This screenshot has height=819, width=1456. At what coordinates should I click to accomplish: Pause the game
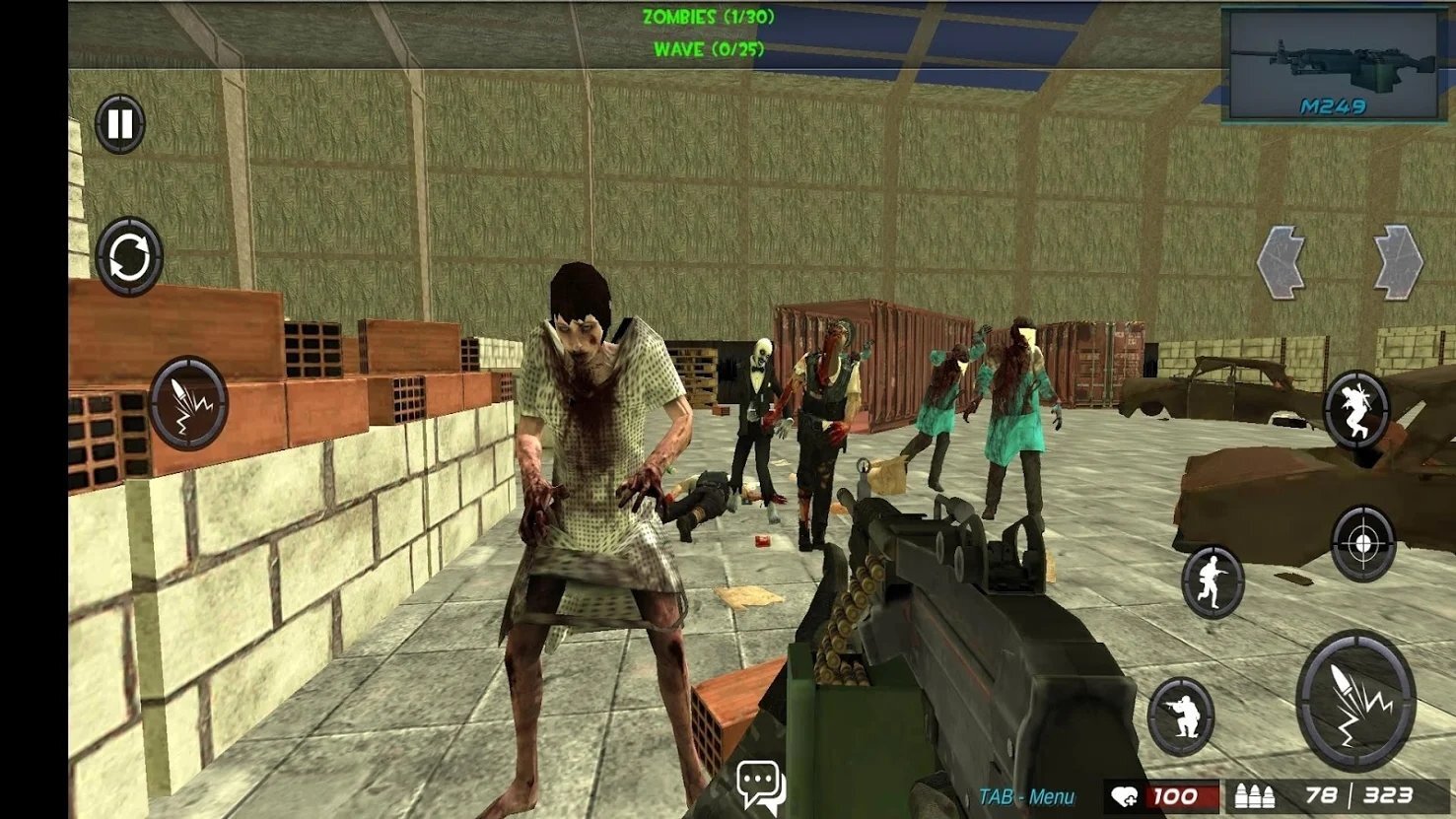coord(120,124)
